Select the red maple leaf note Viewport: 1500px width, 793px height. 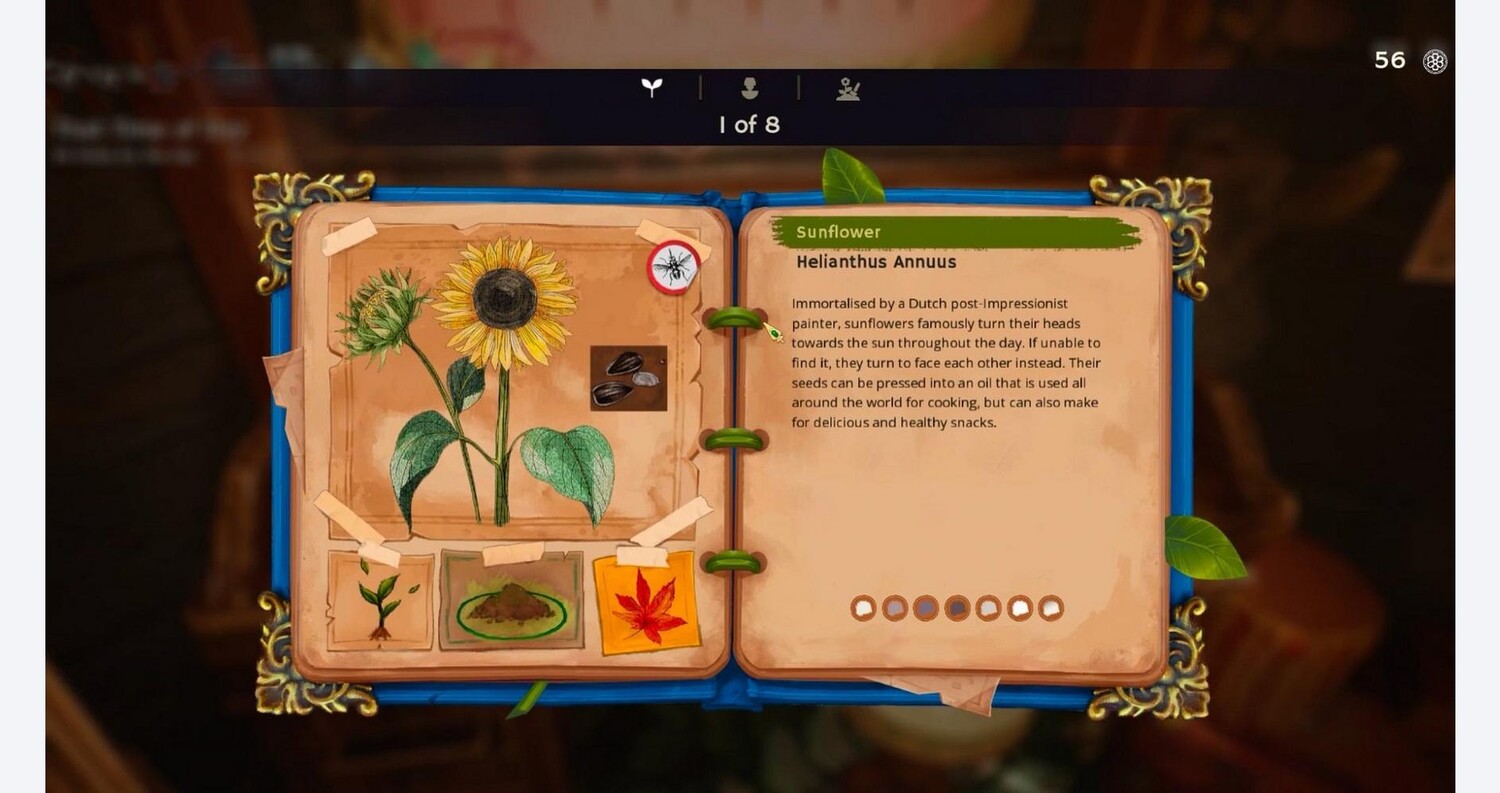[646, 605]
